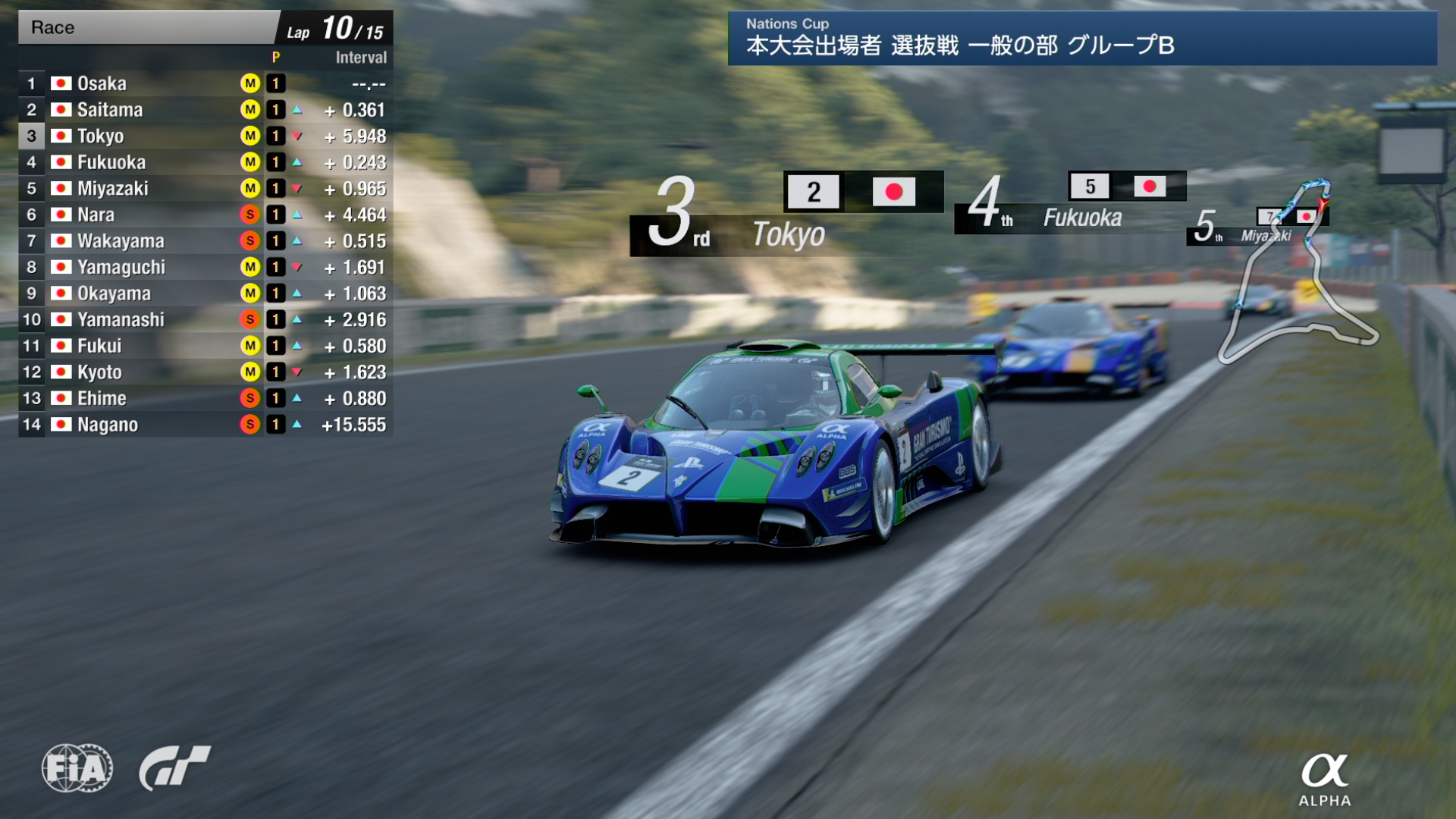Toggle the green position-up arrow next to Saitama
The image size is (1456, 819).
pos(296,109)
